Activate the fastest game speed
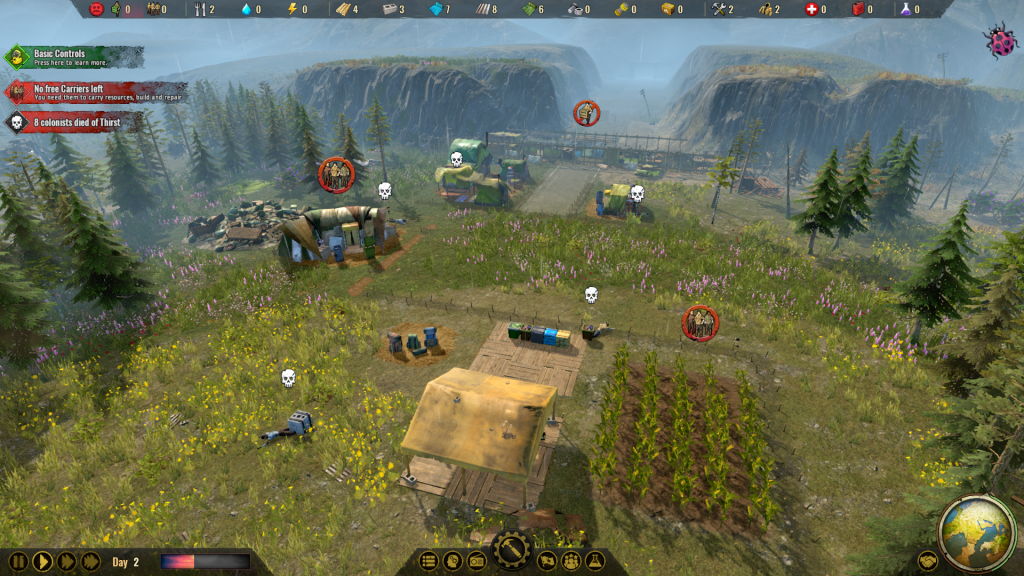 pyautogui.click(x=90, y=561)
